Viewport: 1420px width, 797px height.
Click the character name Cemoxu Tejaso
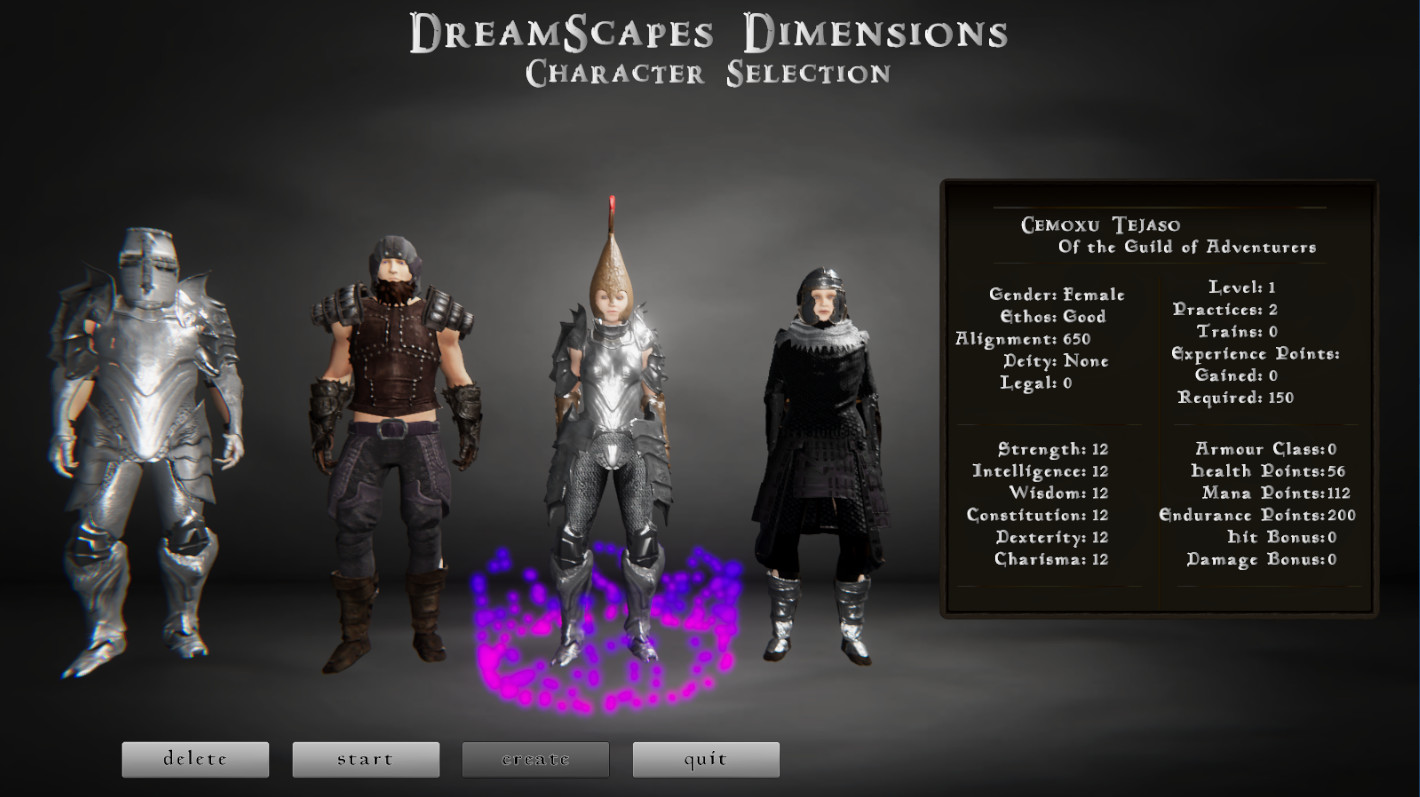click(1101, 225)
